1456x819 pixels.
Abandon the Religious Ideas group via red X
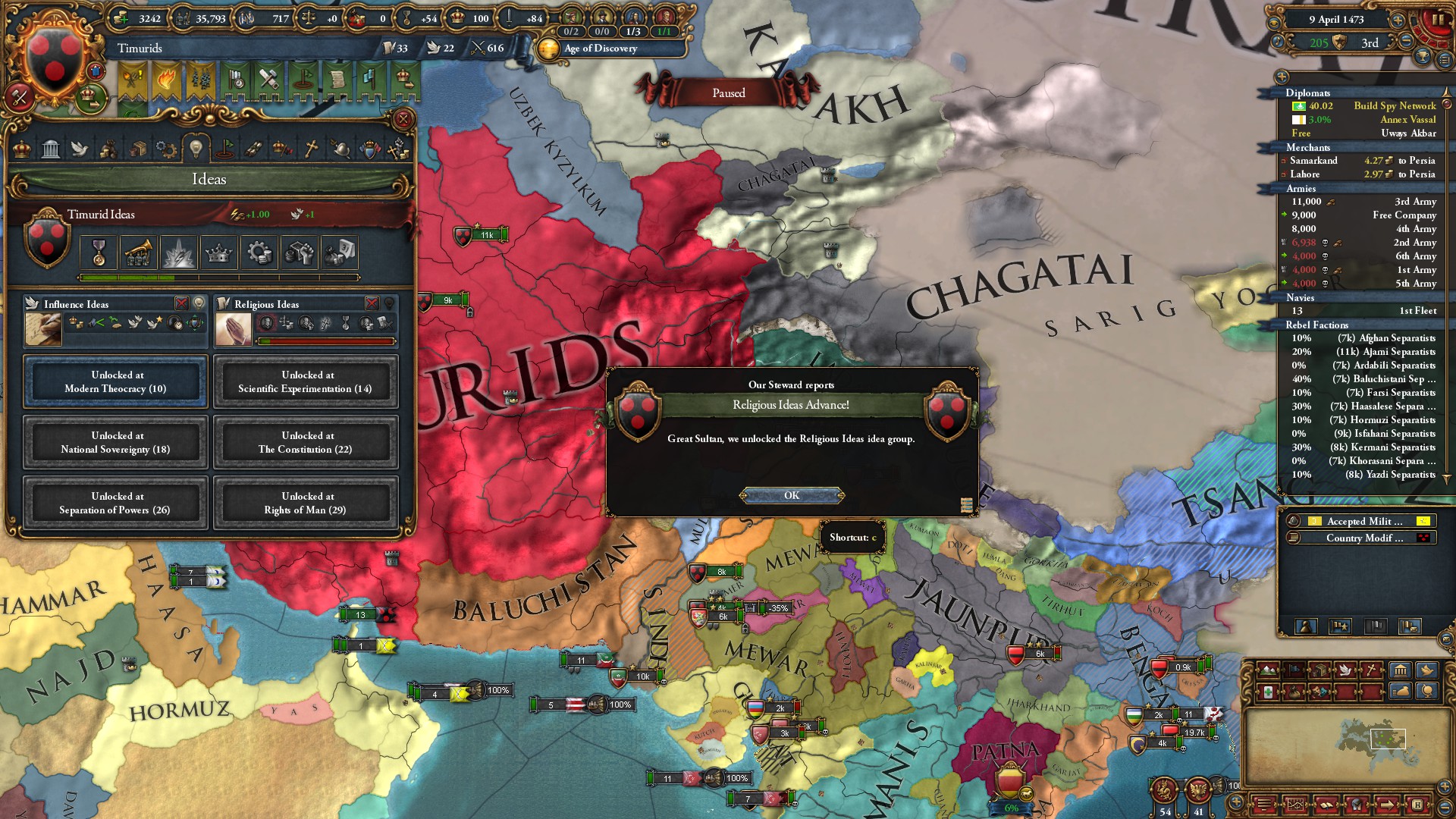tap(372, 303)
